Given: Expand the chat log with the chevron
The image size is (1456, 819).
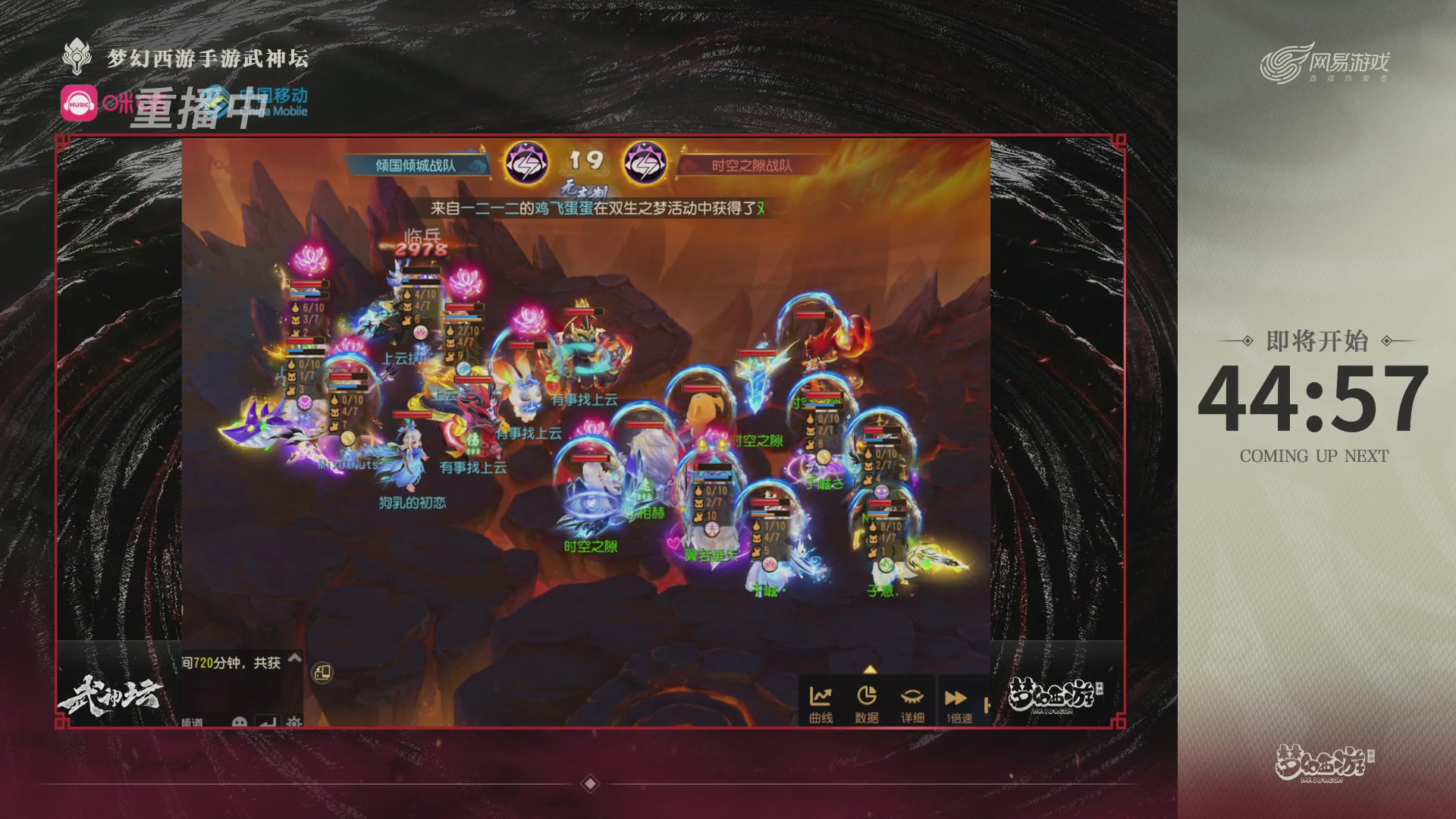Looking at the screenshot, I should click(x=295, y=658).
